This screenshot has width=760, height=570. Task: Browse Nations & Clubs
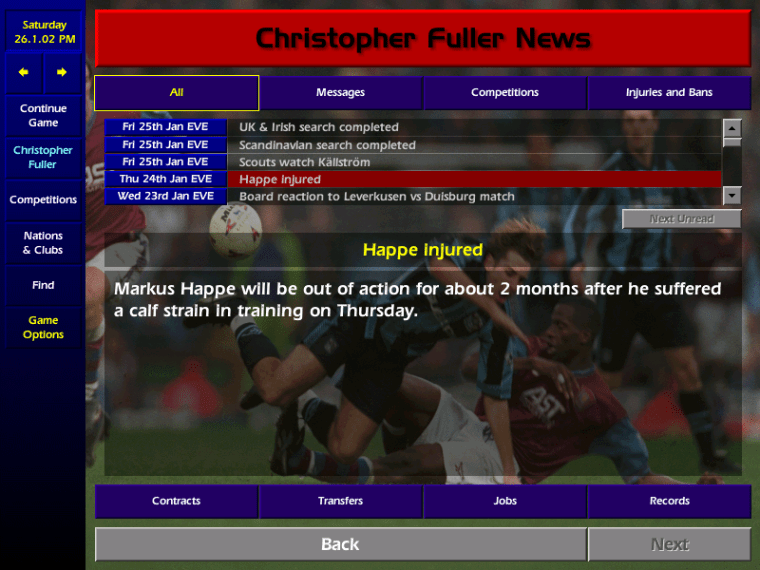click(43, 243)
